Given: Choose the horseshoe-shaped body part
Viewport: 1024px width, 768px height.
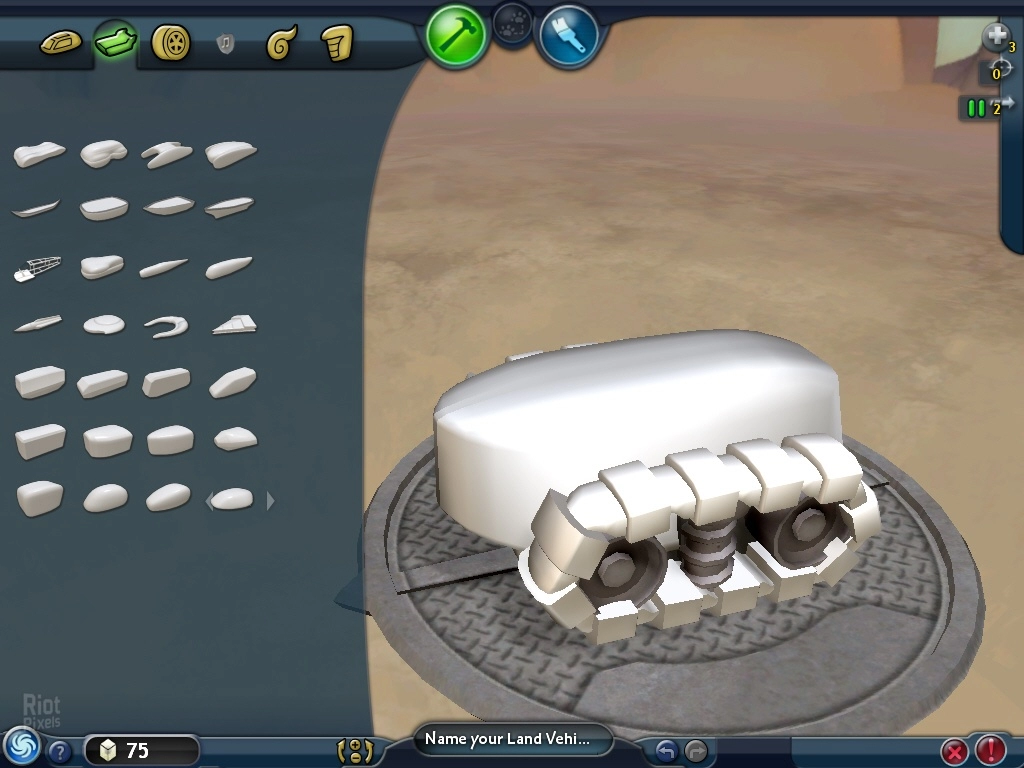Looking at the screenshot, I should [x=166, y=325].
